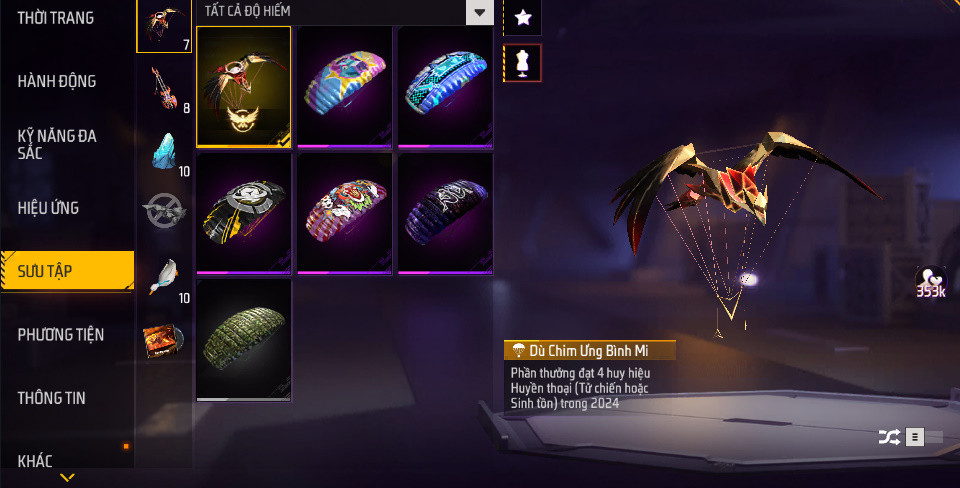Open the Tất Cả Độ Hiếm rarity dropdown
This screenshot has height=488, width=960.
click(344, 12)
